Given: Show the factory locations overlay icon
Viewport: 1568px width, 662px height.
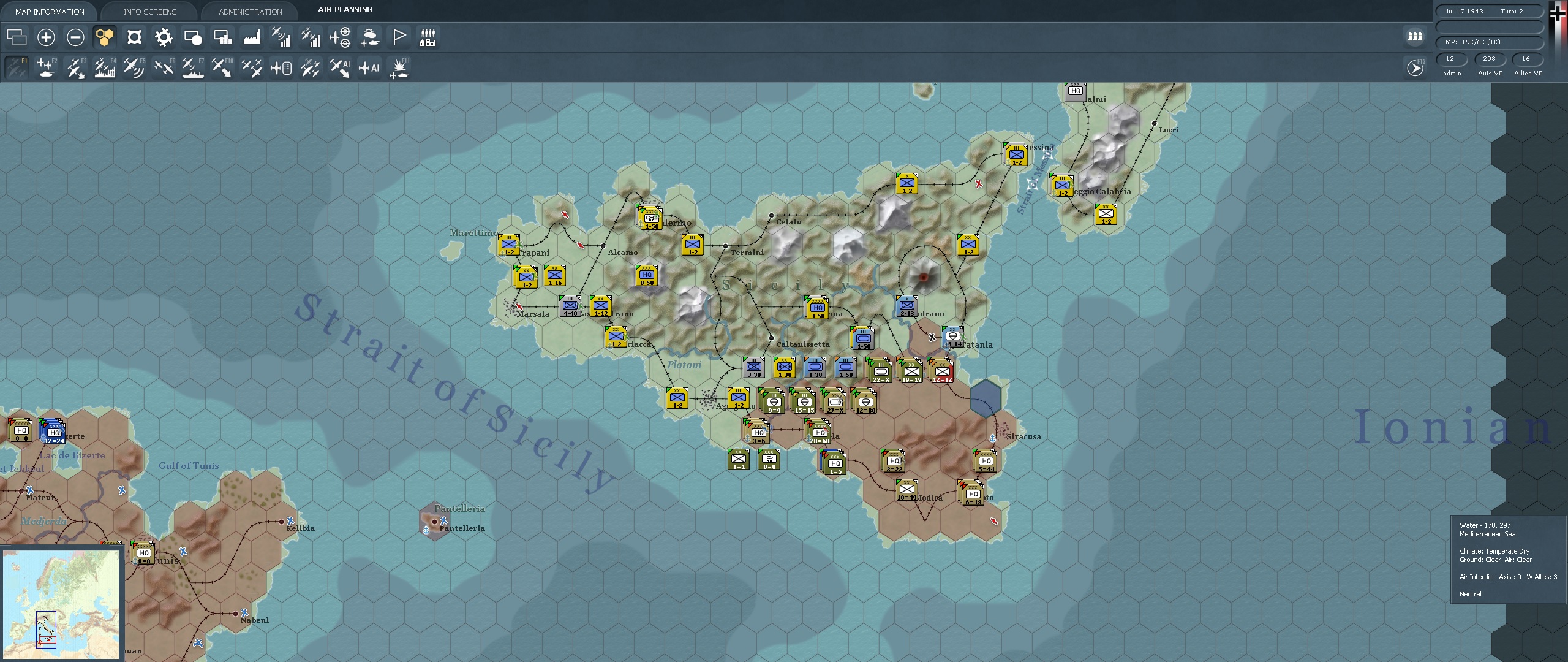Looking at the screenshot, I should tap(251, 37).
